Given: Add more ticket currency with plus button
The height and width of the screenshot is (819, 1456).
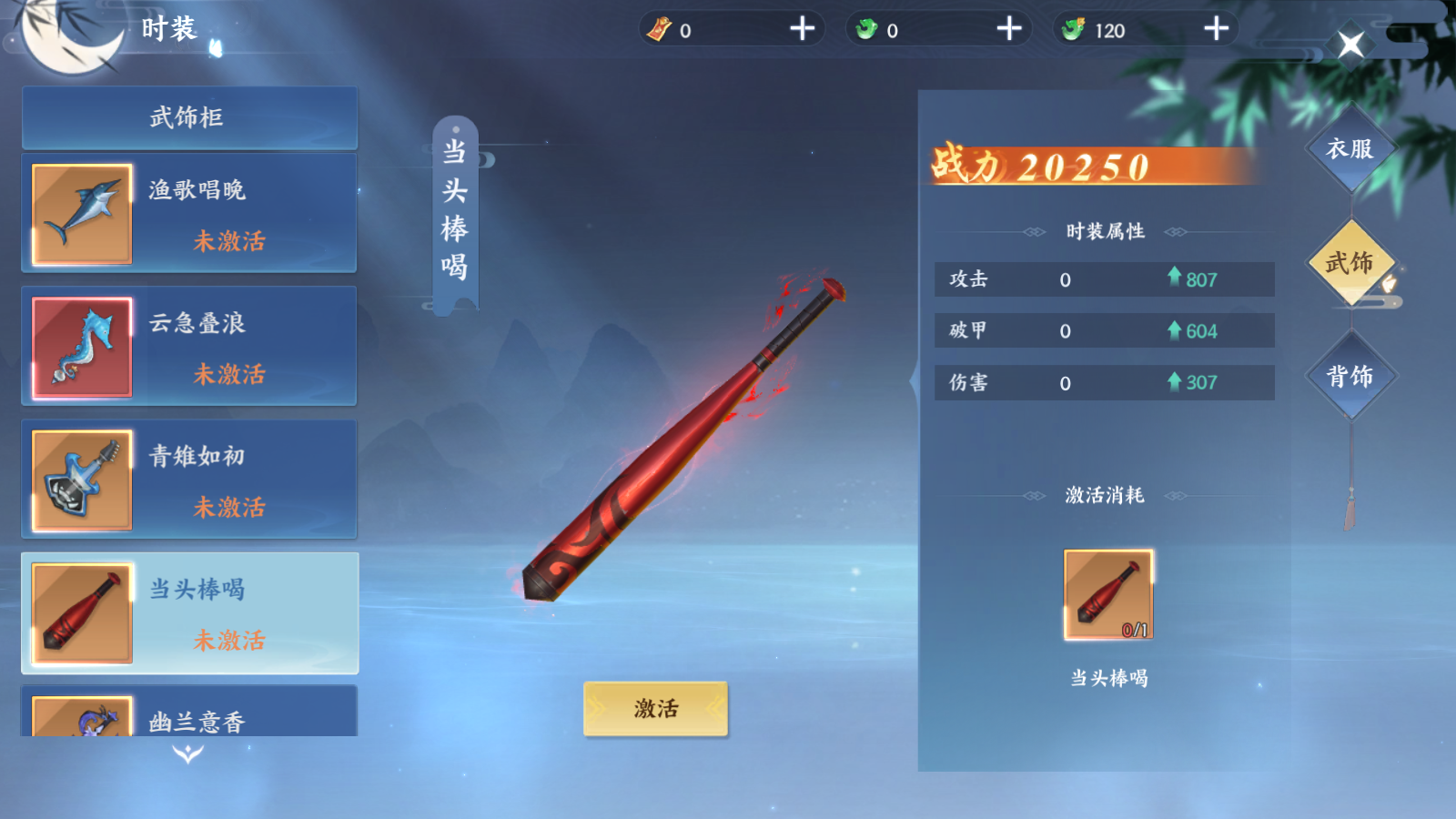Looking at the screenshot, I should [x=802, y=29].
